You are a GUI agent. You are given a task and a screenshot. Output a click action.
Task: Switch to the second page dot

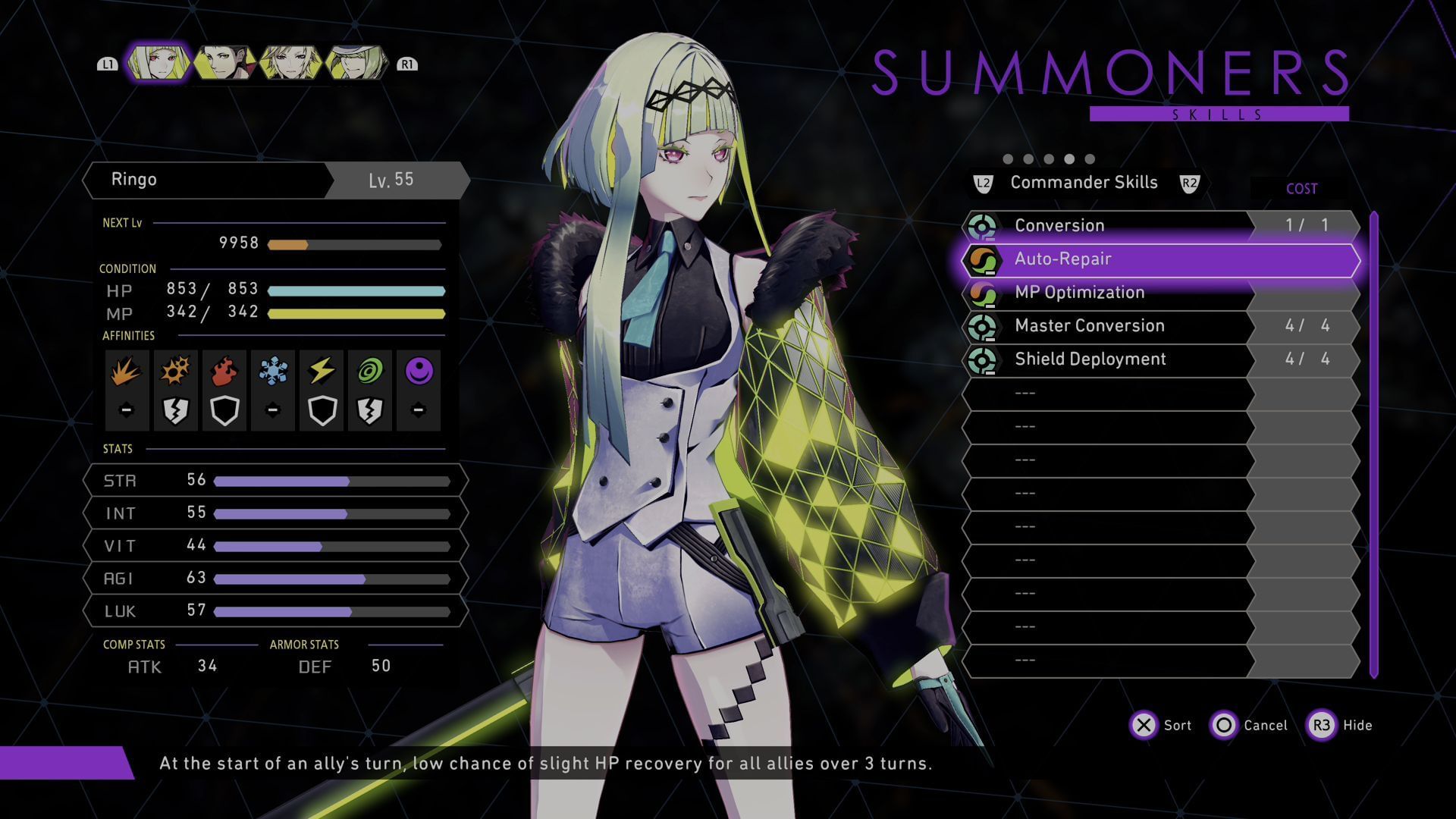point(1028,159)
